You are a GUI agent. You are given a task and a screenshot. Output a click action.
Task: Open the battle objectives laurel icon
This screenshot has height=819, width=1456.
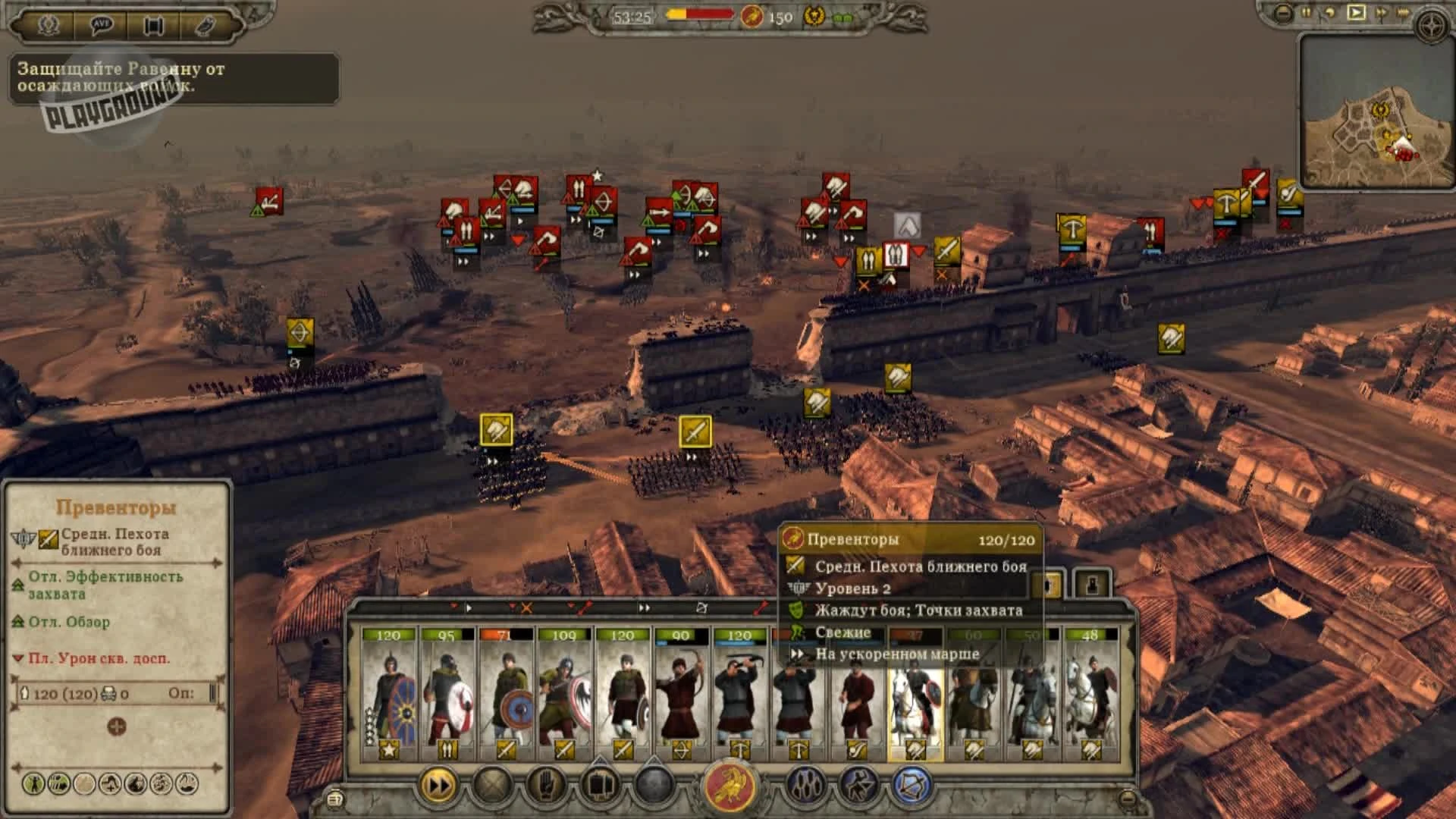[49, 24]
